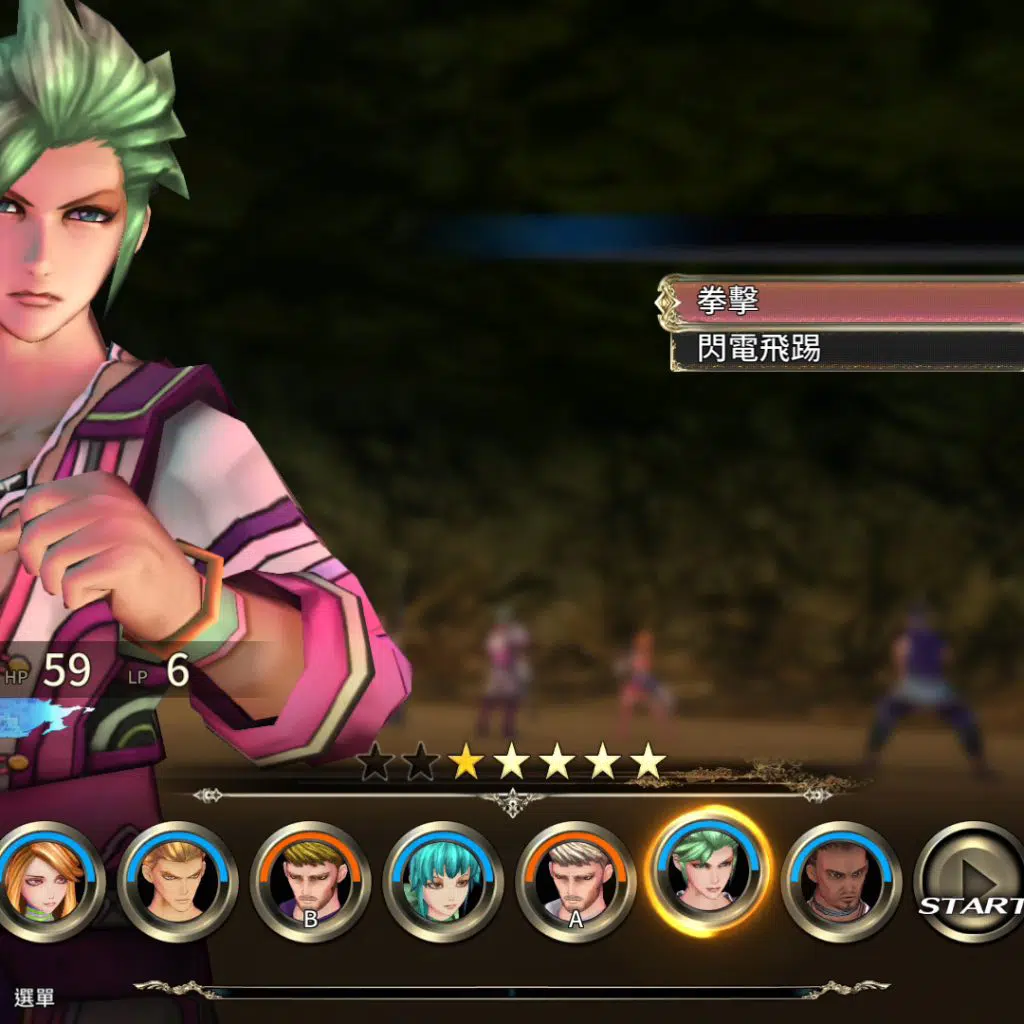The height and width of the screenshot is (1024, 1024).
Task: Open the 選單 menu
Action: [35, 997]
